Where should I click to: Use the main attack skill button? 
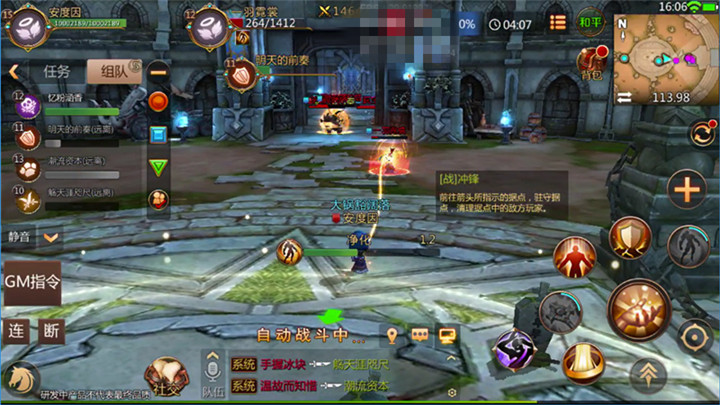637,307
